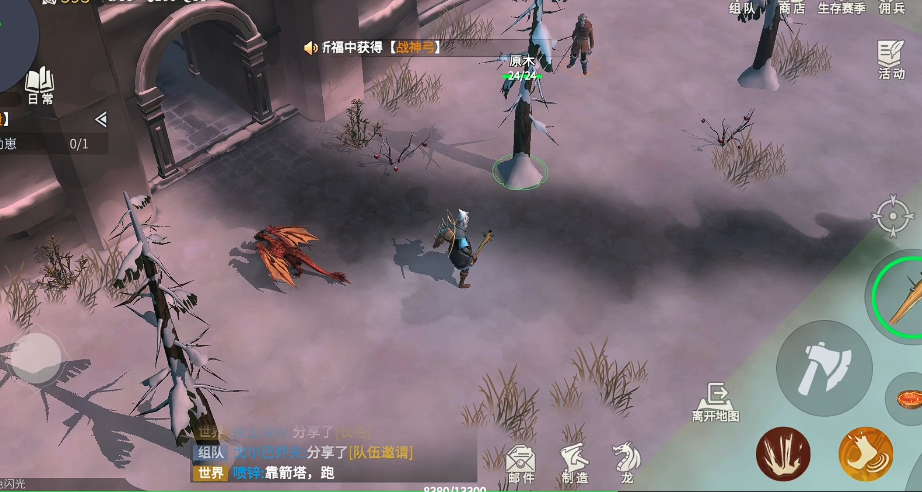Open the 制造 crafting menu
The height and width of the screenshot is (492, 922).
pyautogui.click(x=574, y=464)
